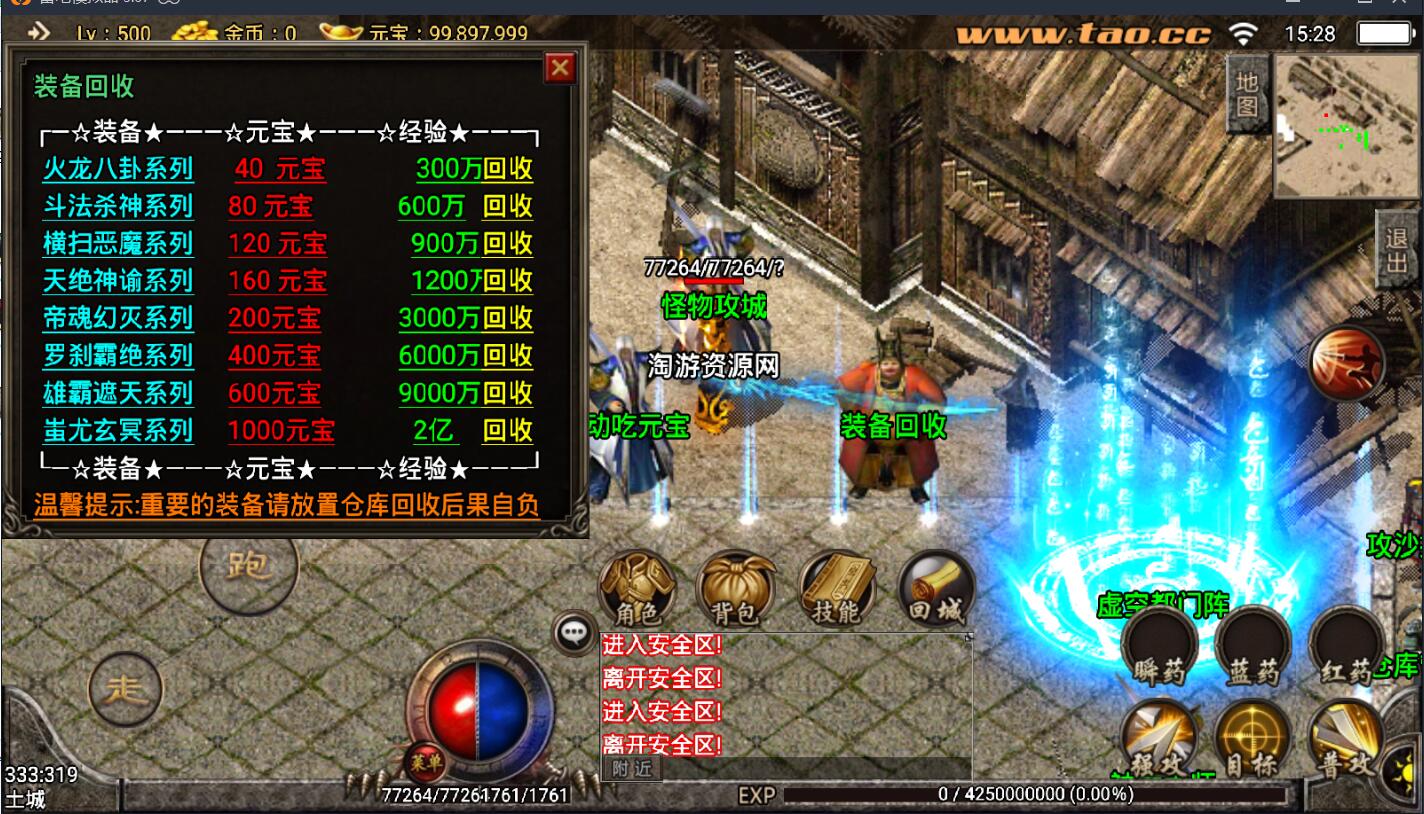
Task: Open the 地图 map
Action: pos(1246,94)
